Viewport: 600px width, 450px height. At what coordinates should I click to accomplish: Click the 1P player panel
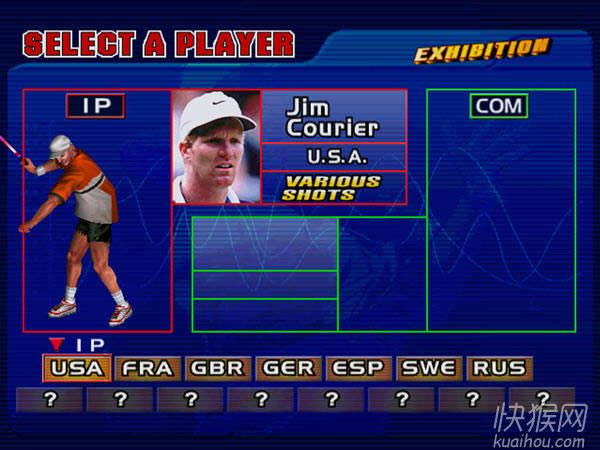(97, 210)
